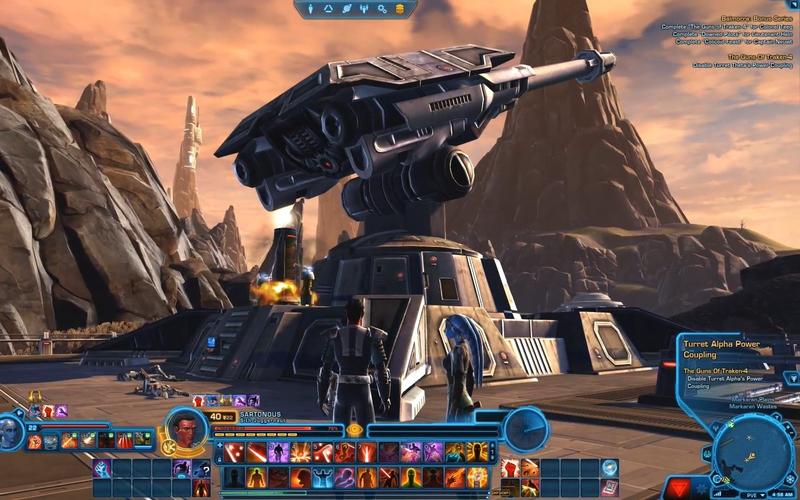Open the gear settings icon in the top menu
This screenshot has width=800, height=500.
(x=384, y=8)
